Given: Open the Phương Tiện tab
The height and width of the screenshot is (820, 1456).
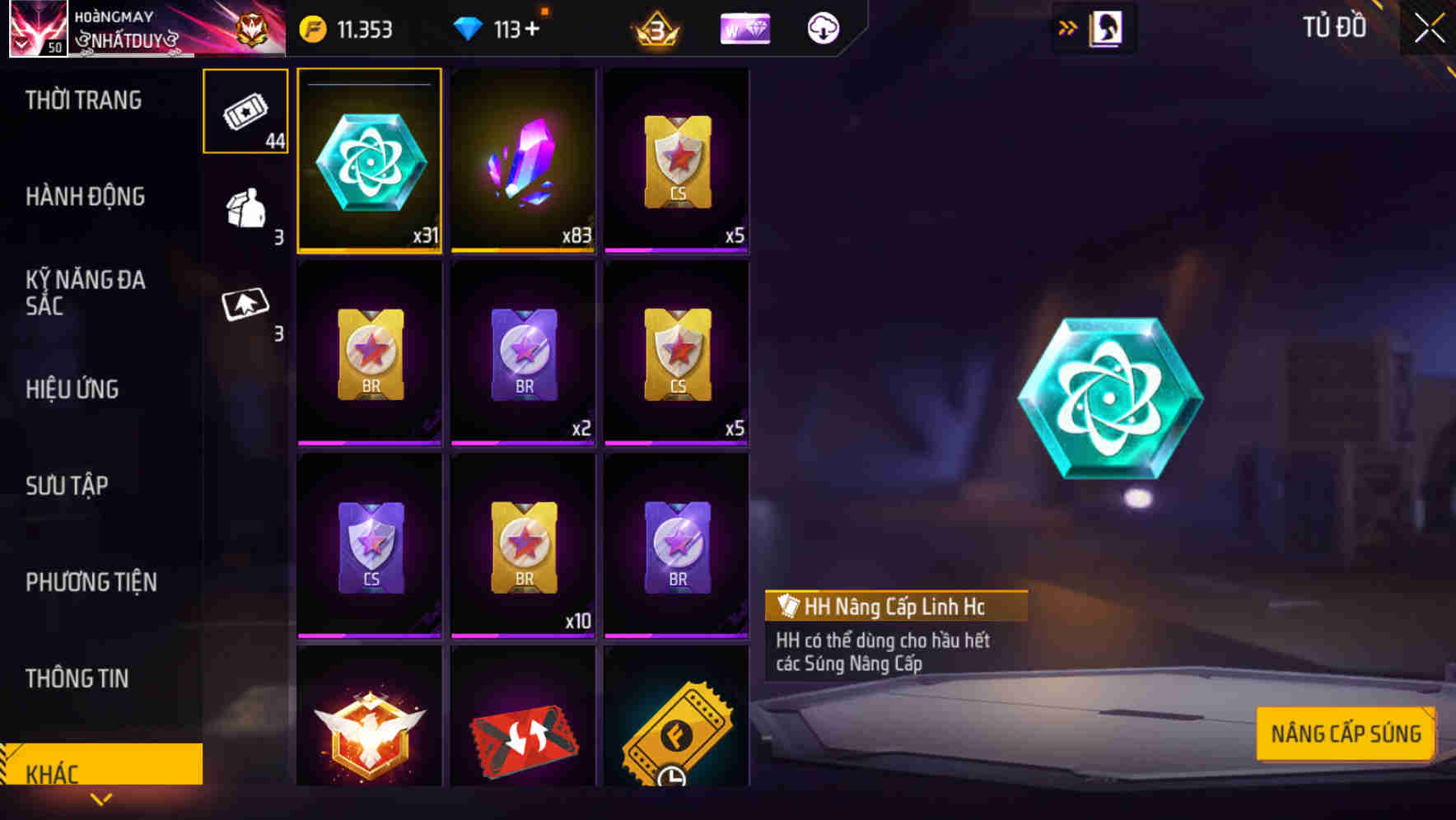Looking at the screenshot, I should pyautogui.click(x=91, y=581).
